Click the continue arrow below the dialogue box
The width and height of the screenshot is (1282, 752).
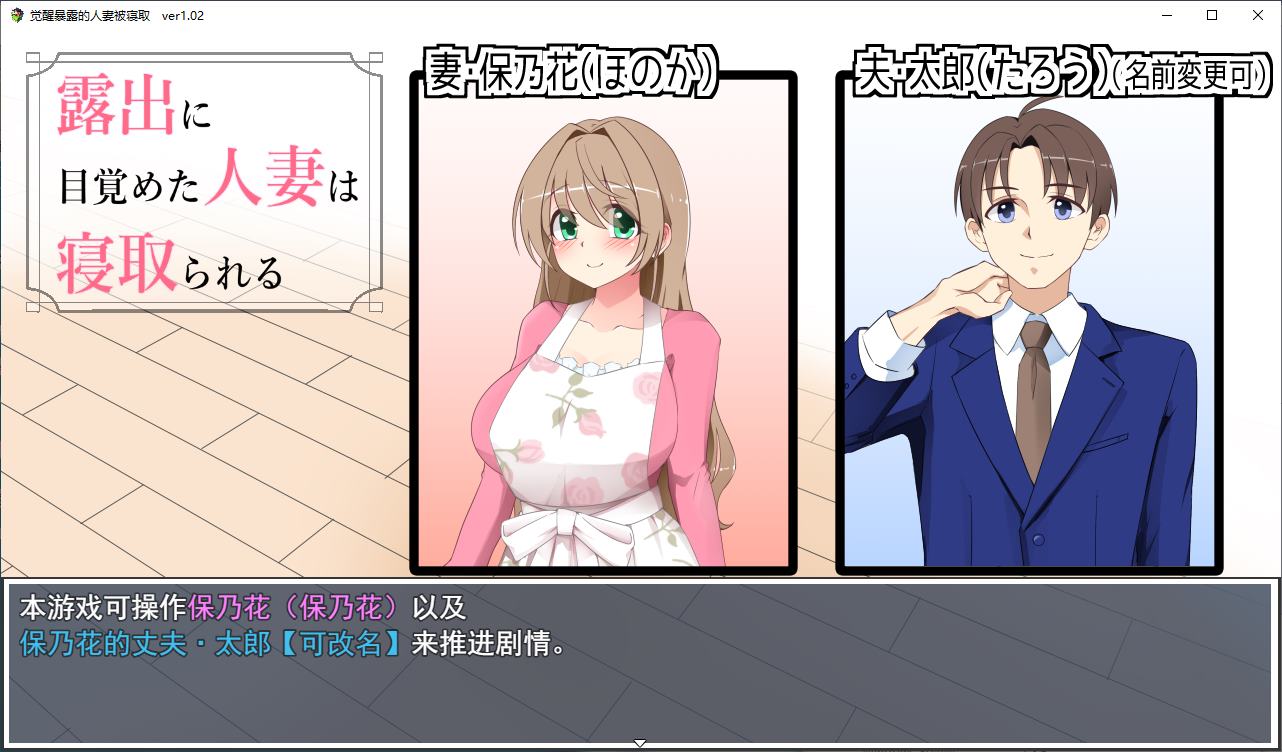(639, 743)
